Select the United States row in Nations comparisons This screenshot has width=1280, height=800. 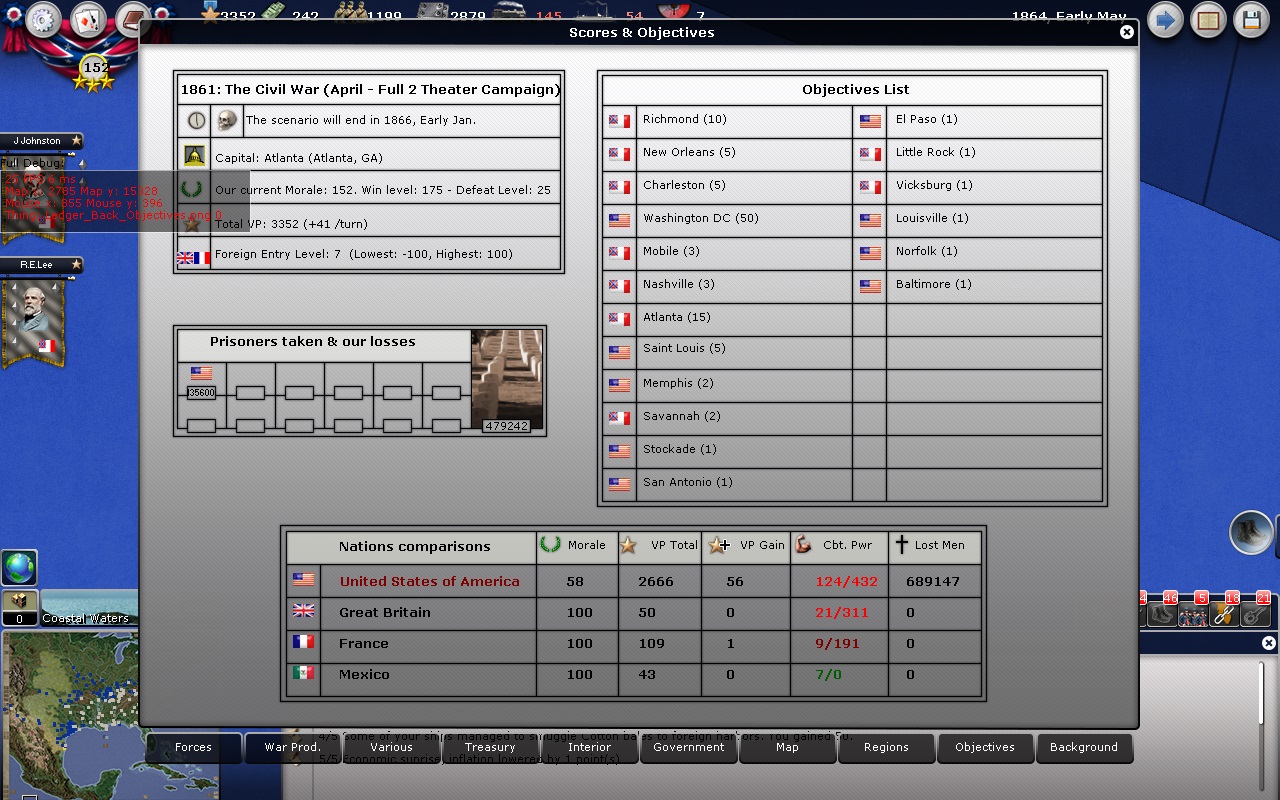428,581
